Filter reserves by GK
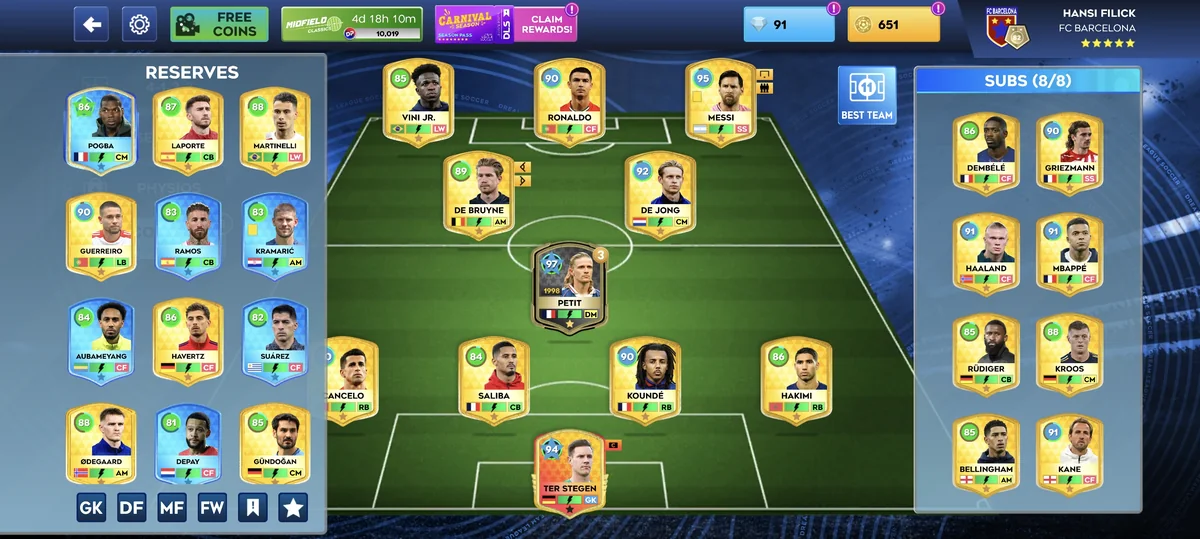This screenshot has height=539, width=1200. [x=91, y=508]
